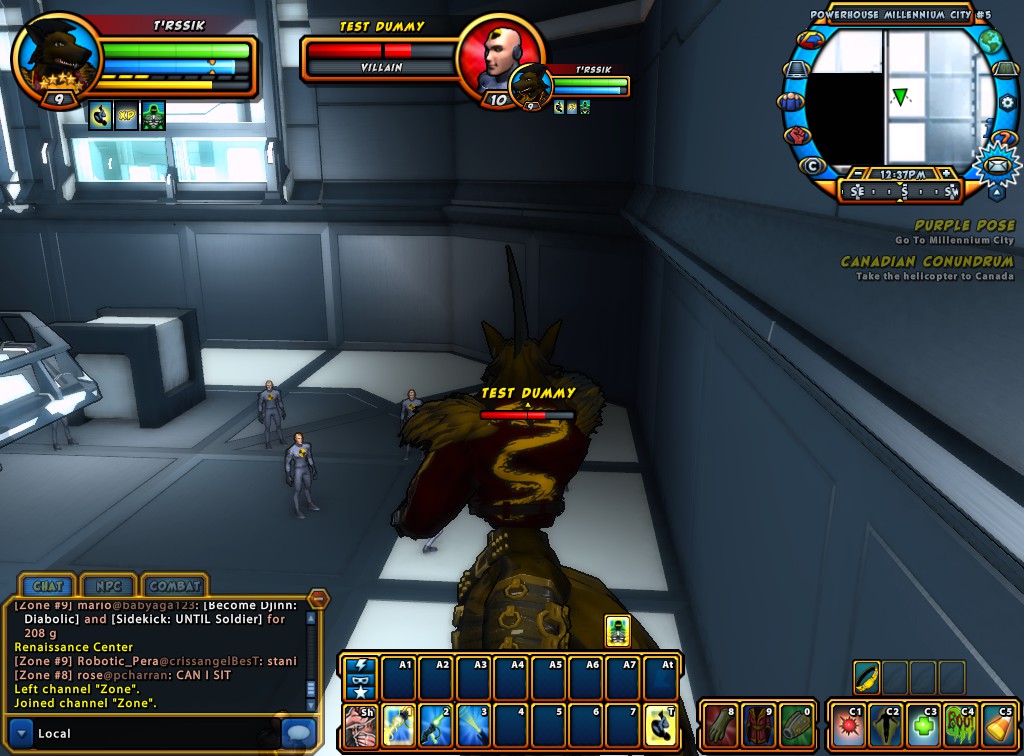1024x756 pixels.
Task: Use the green cross C3 healing device
Action: click(x=923, y=725)
